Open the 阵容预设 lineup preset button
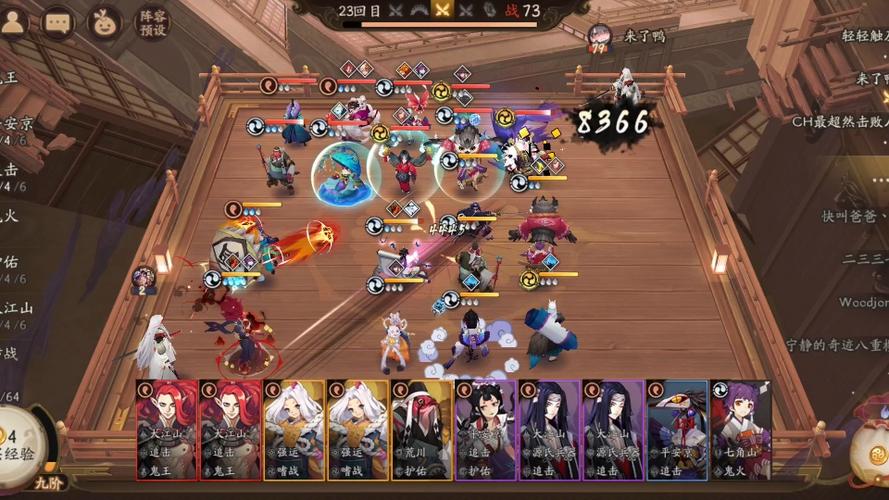 (152, 22)
